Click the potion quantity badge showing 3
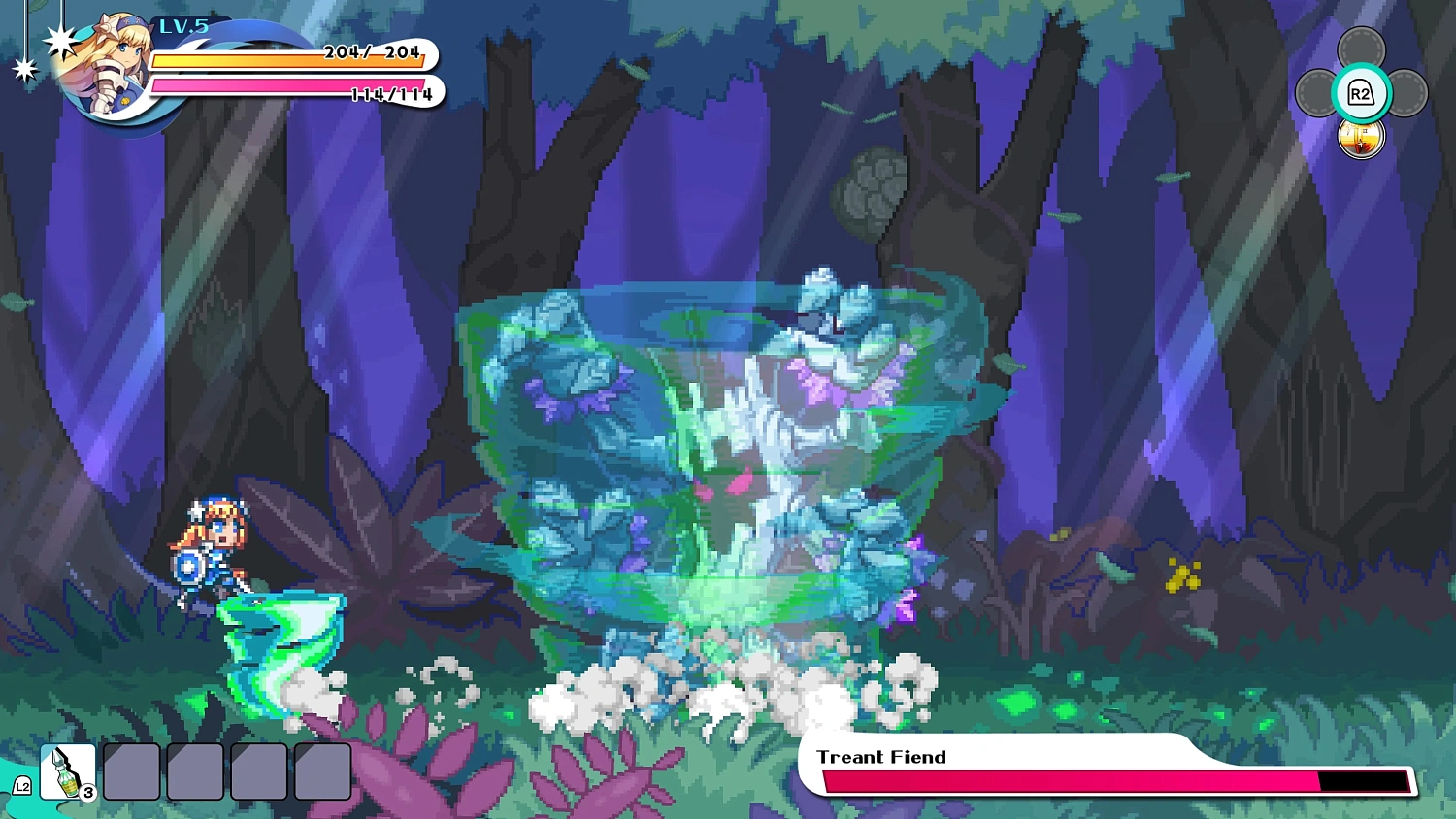Screen dimensions: 1456x819 pyautogui.click(x=87, y=792)
